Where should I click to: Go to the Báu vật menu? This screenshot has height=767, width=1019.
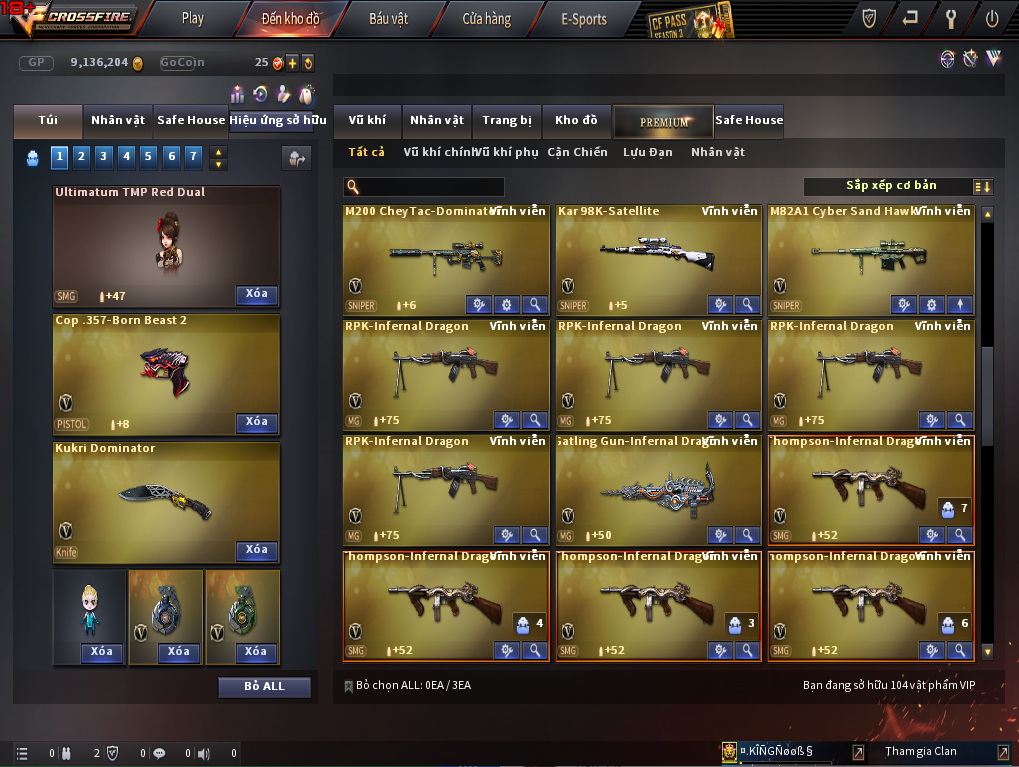[388, 18]
